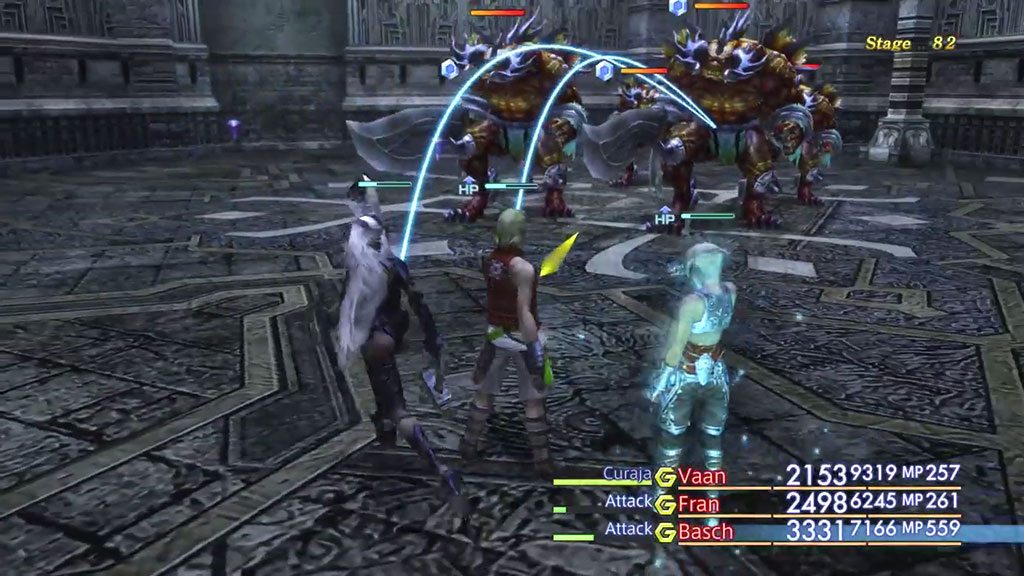This screenshot has height=576, width=1024.
Task: Click the gambit icon beside Fran
Action: pyautogui.click(x=666, y=504)
